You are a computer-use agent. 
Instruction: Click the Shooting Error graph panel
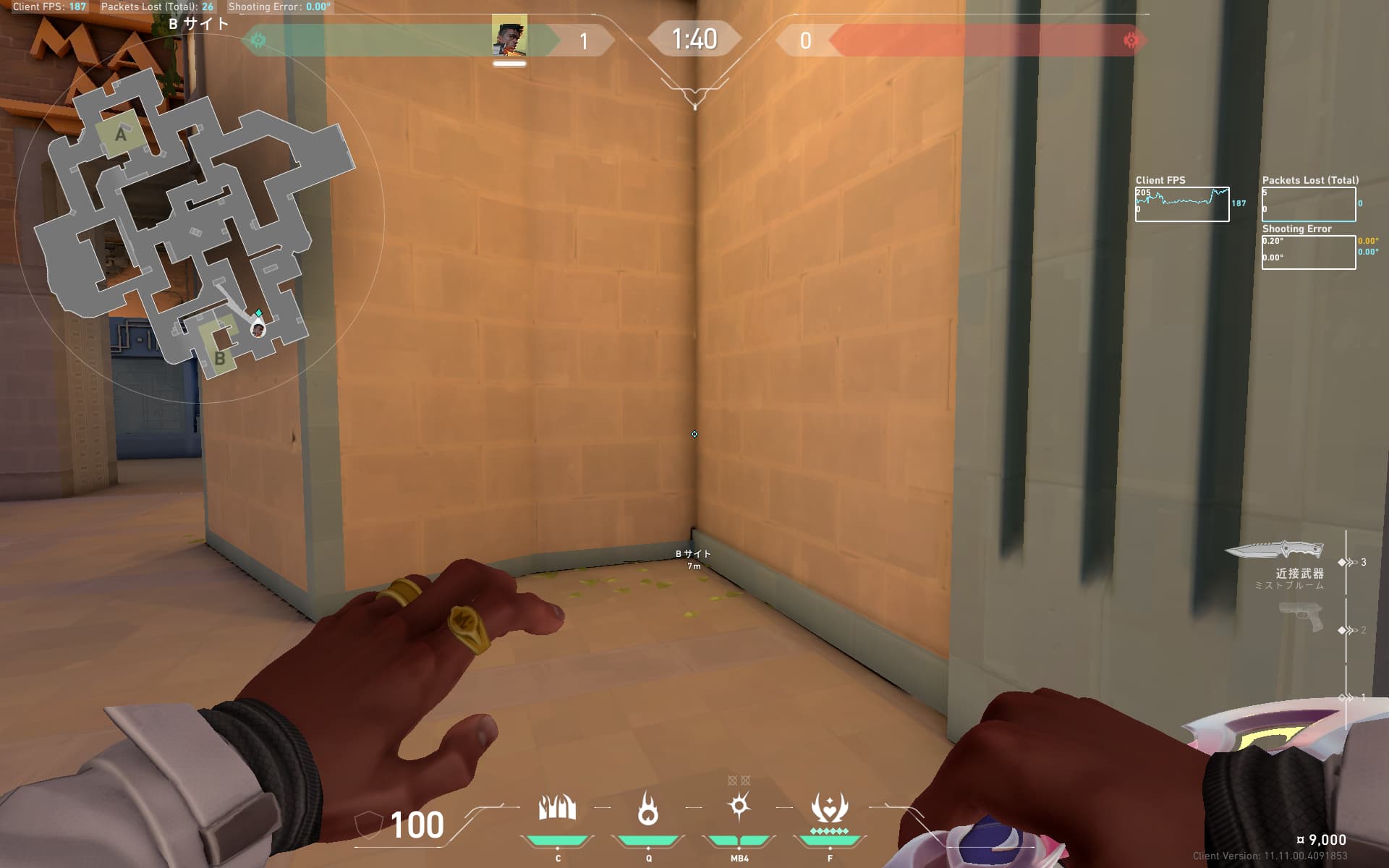pos(1308,252)
